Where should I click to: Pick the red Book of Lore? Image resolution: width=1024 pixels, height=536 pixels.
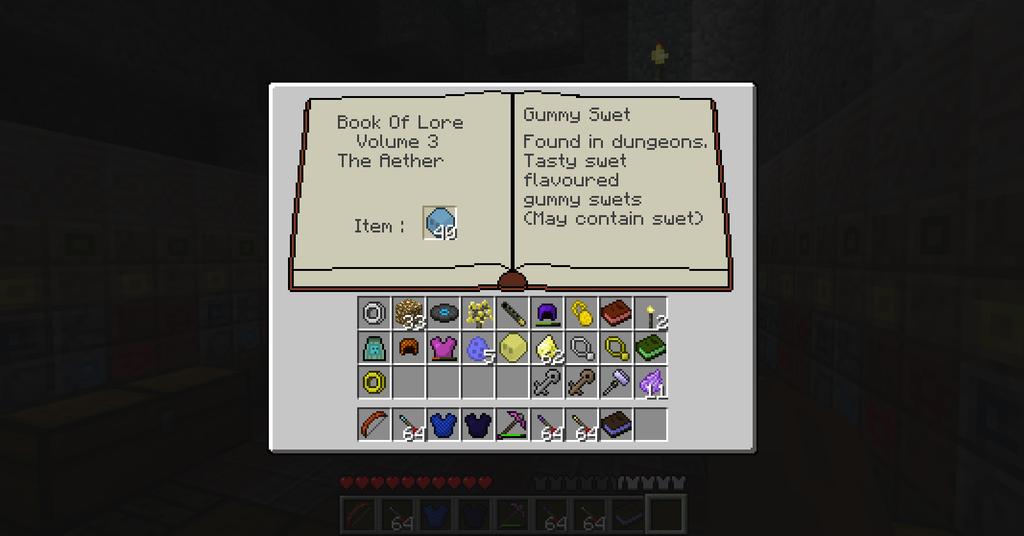coord(615,313)
